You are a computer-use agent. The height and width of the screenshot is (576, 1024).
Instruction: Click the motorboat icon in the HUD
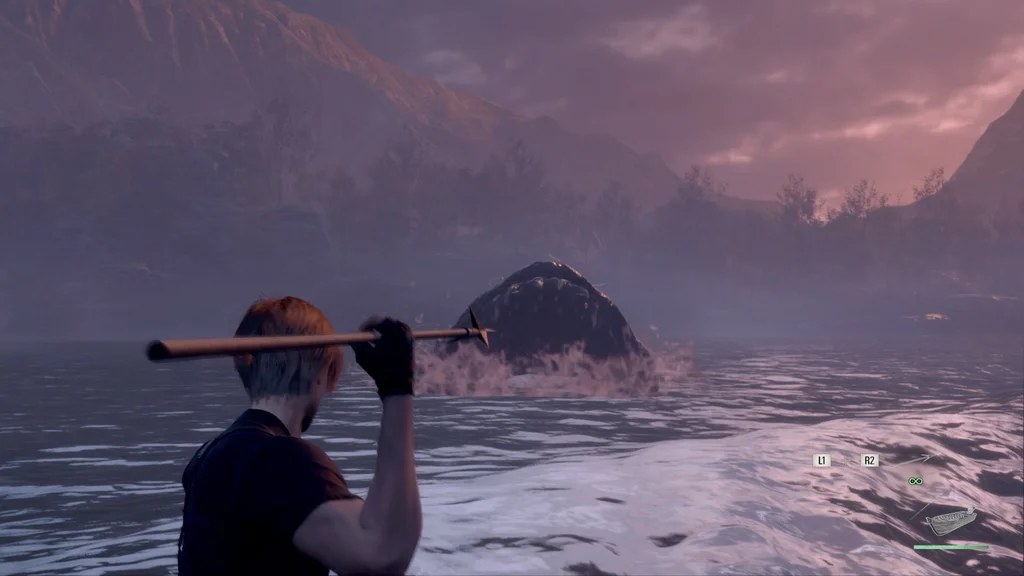click(950, 521)
